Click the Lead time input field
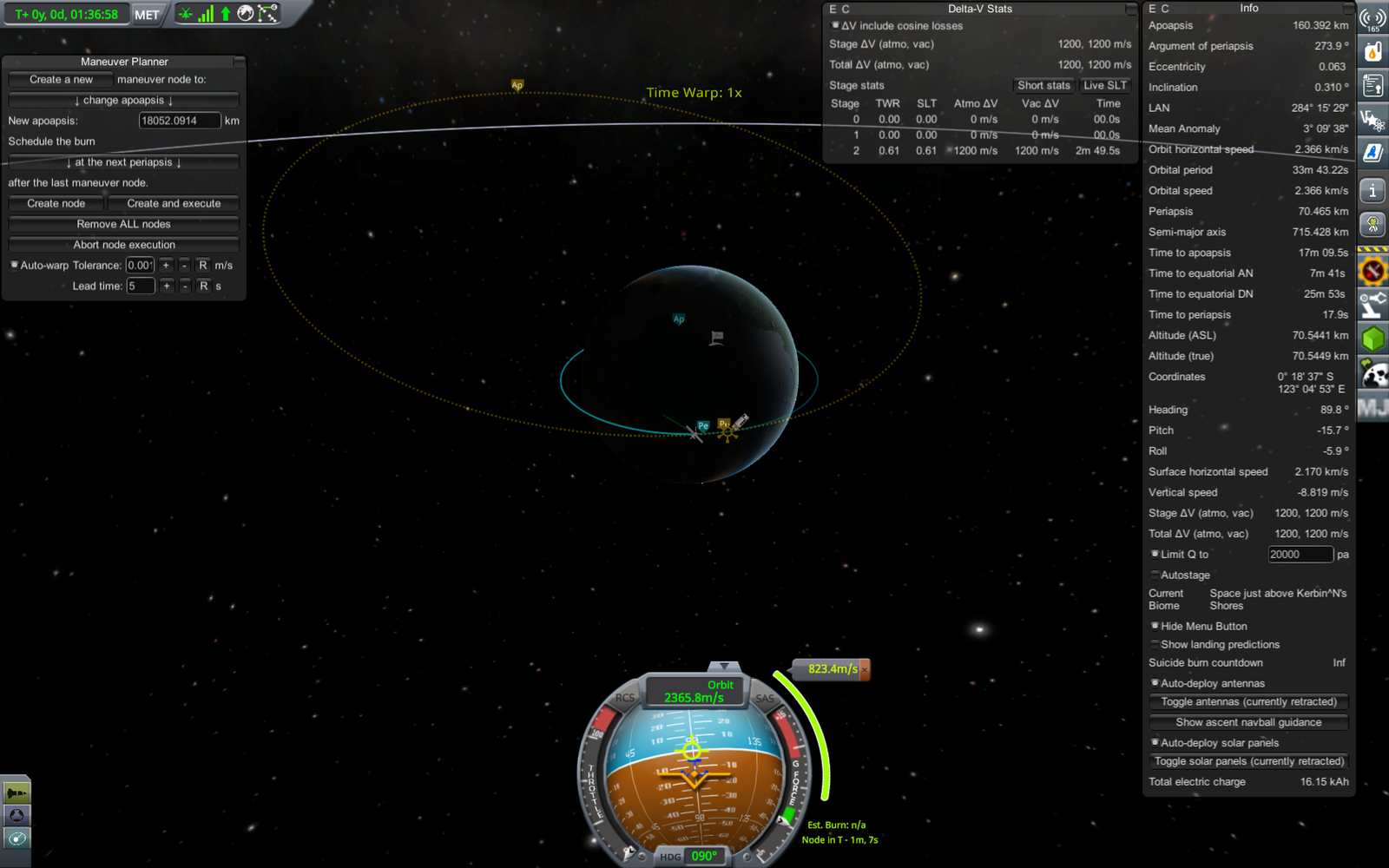This screenshot has width=1389, height=868. 140,286
